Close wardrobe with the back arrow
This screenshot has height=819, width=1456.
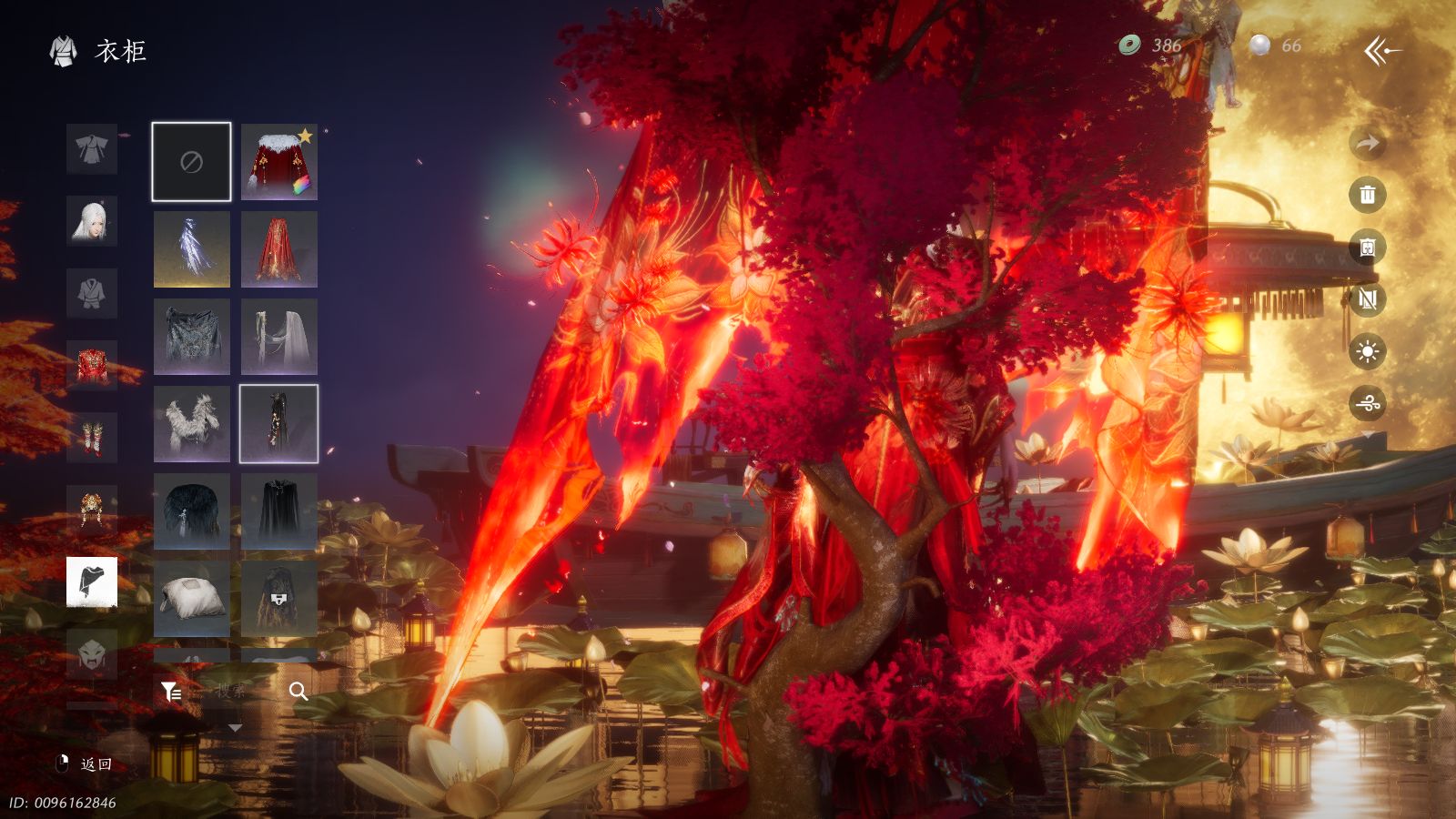(x=1381, y=51)
